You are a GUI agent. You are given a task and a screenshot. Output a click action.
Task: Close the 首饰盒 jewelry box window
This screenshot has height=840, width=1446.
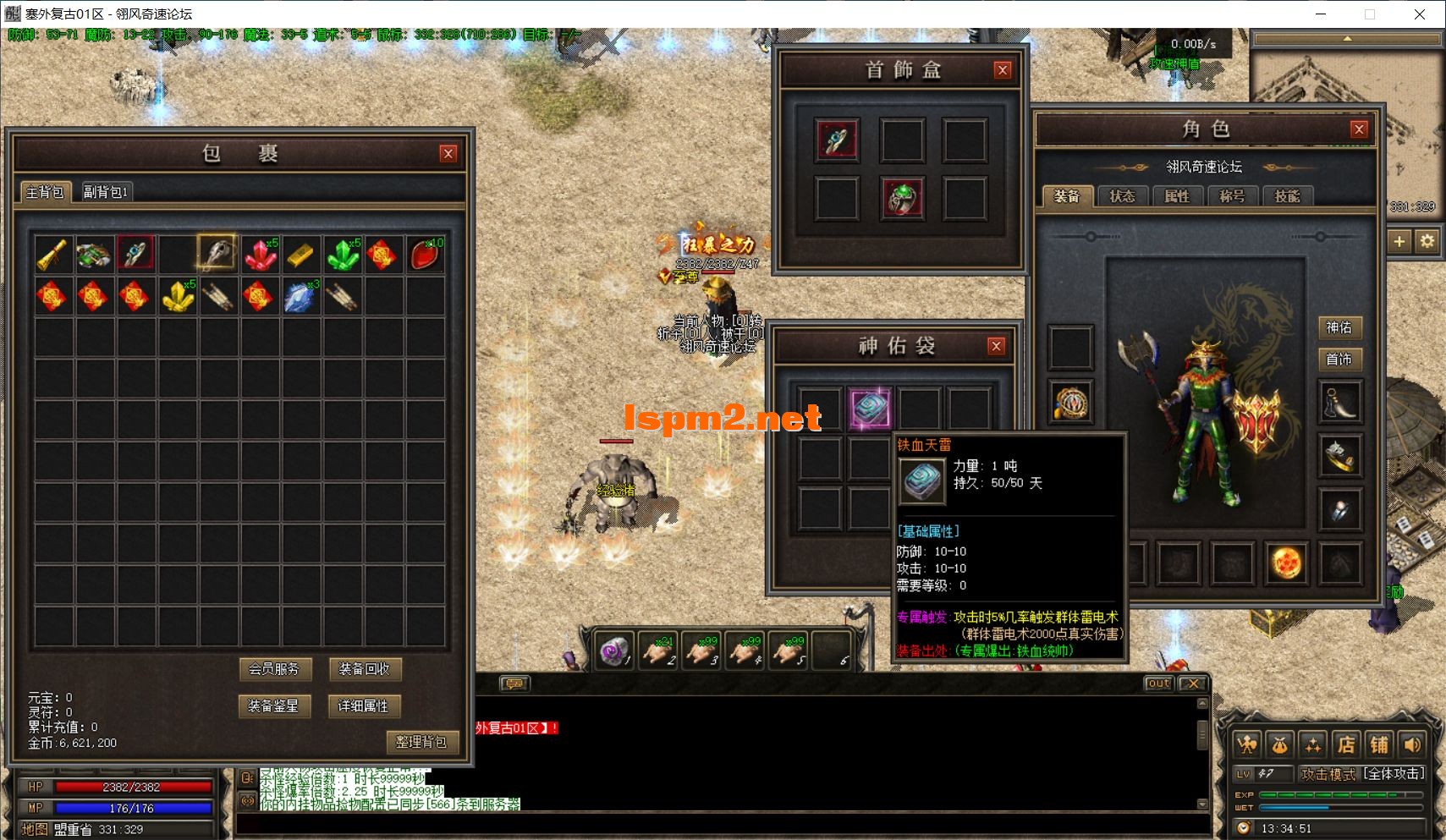(1003, 70)
